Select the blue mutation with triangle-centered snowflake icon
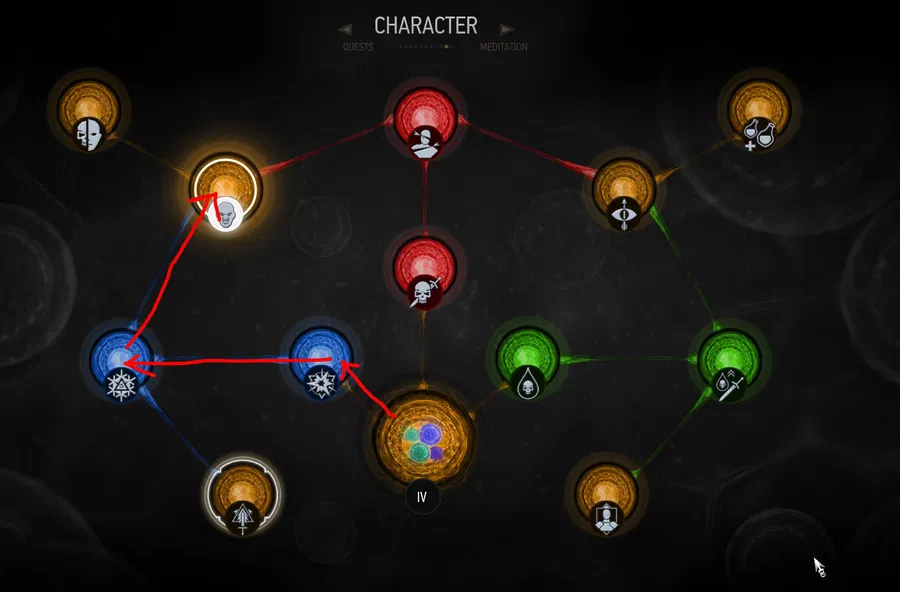Screen dimensions: 900x592 [x=121, y=361]
